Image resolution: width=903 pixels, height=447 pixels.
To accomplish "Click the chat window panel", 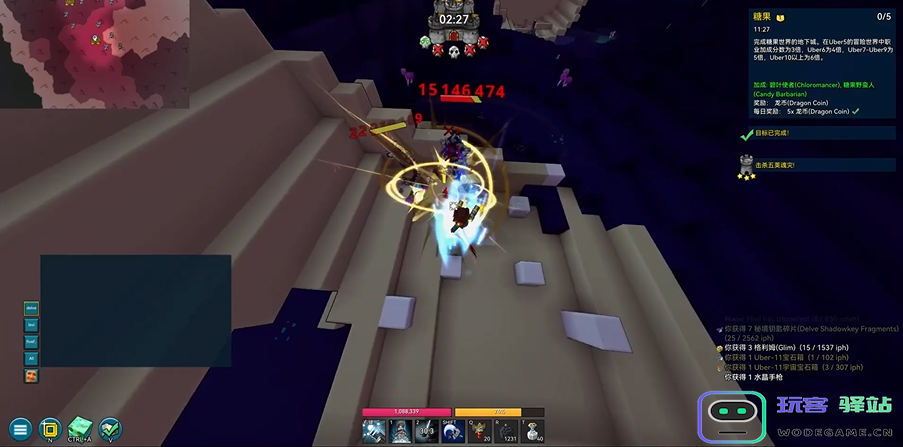I will point(135,310).
